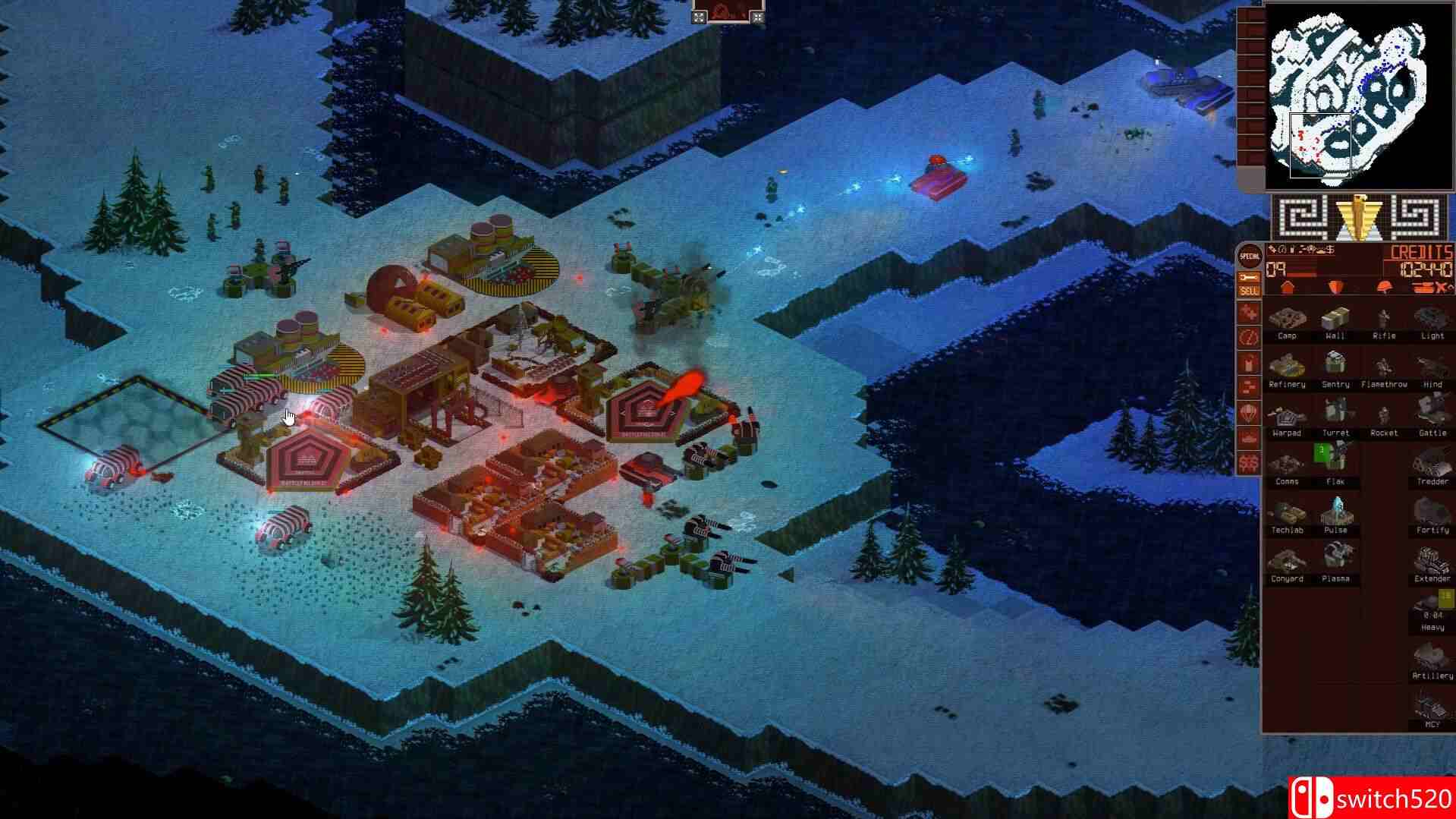This screenshot has width=1456, height=819.
Task: Queue a Flamethrower unit
Action: pos(1384,367)
